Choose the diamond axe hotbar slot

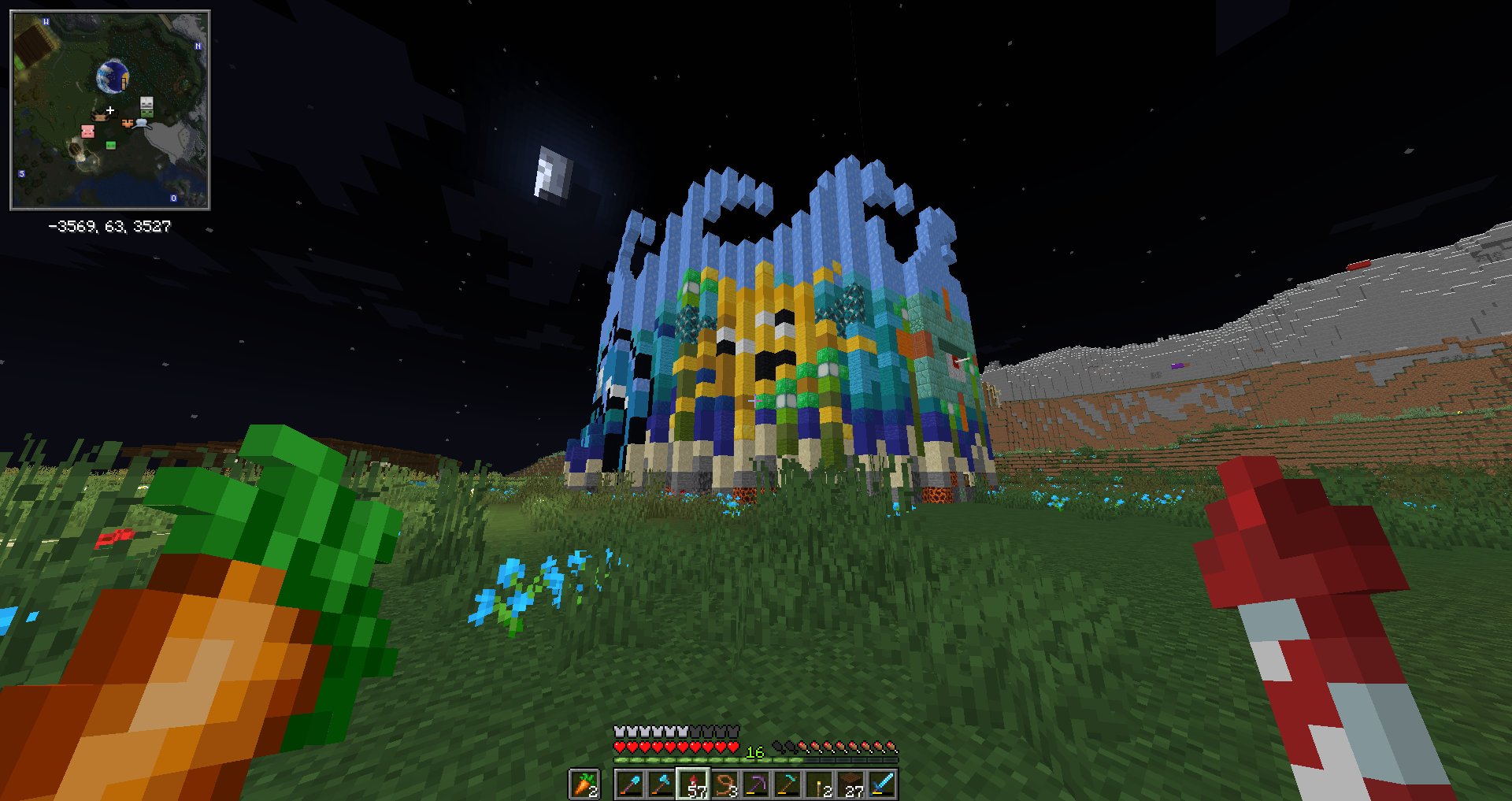[x=661, y=784]
